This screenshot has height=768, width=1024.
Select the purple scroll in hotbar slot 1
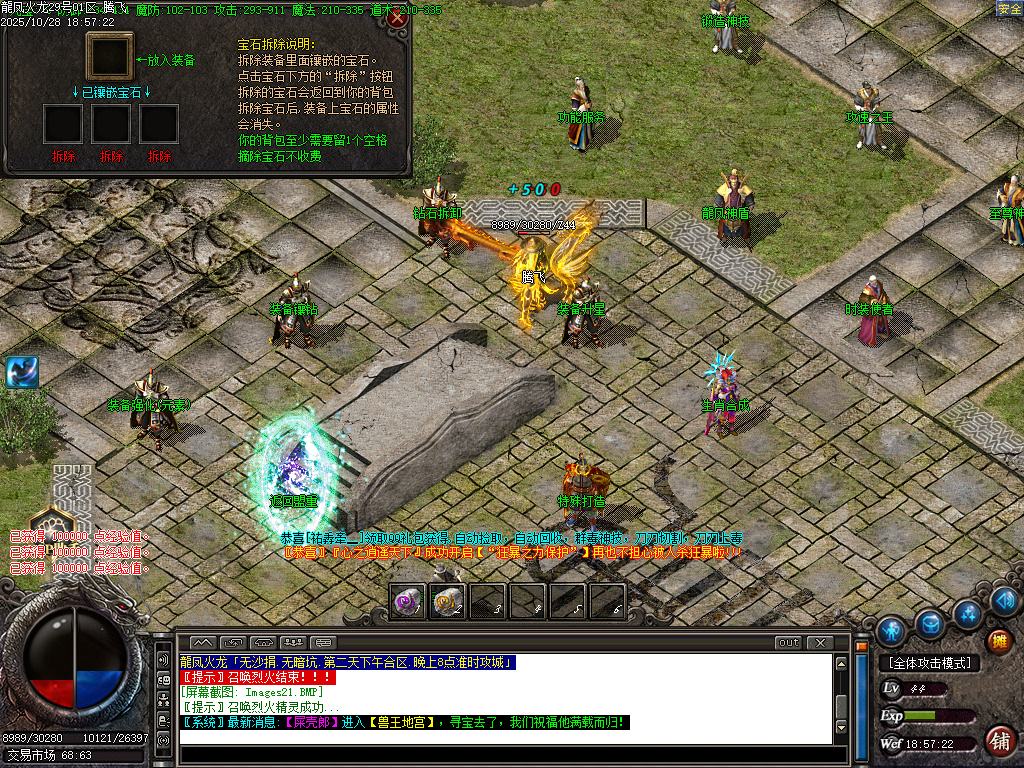click(x=407, y=601)
